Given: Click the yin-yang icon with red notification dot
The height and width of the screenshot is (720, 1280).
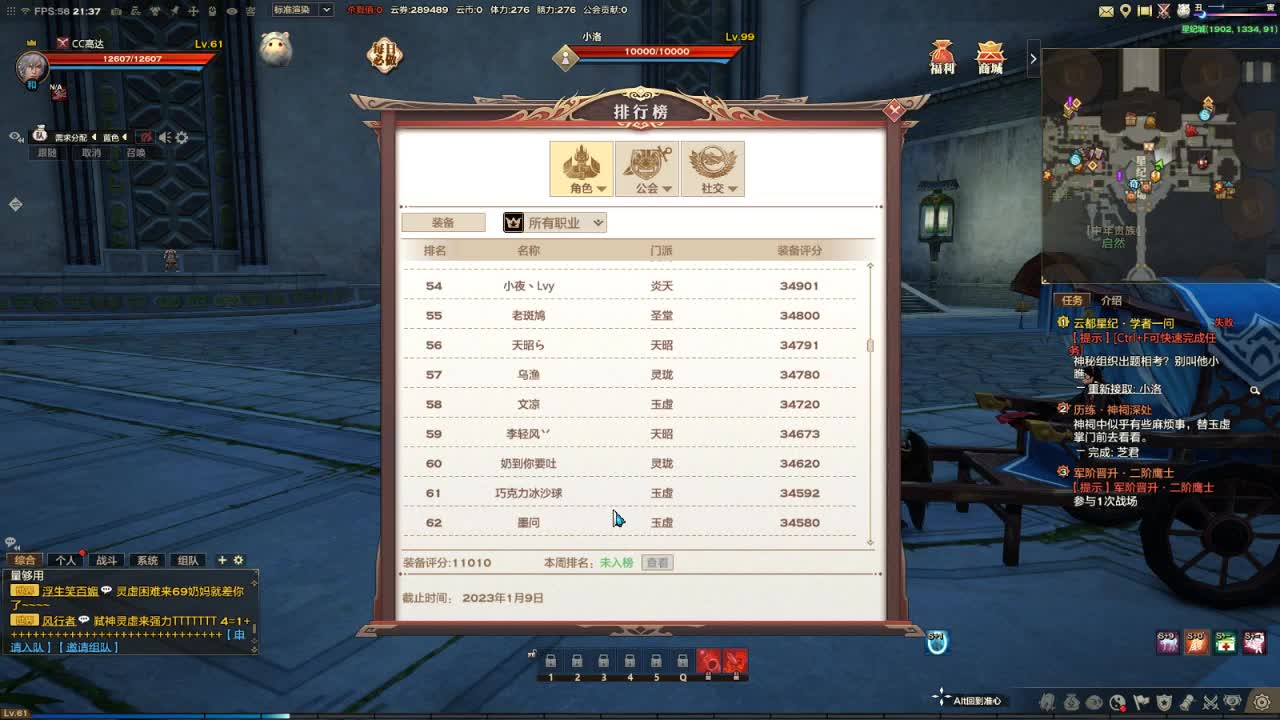Looking at the screenshot, I should click(1118, 703).
